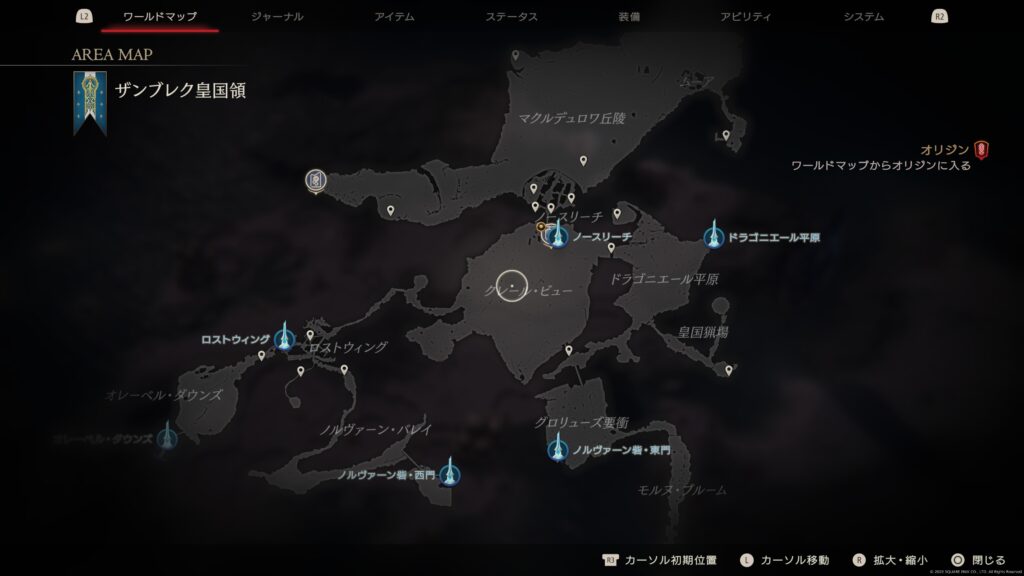Screen dimensions: 1024x576
Task: Choose the オレーベル・ダウンズ obelisk marker
Action: [166, 437]
